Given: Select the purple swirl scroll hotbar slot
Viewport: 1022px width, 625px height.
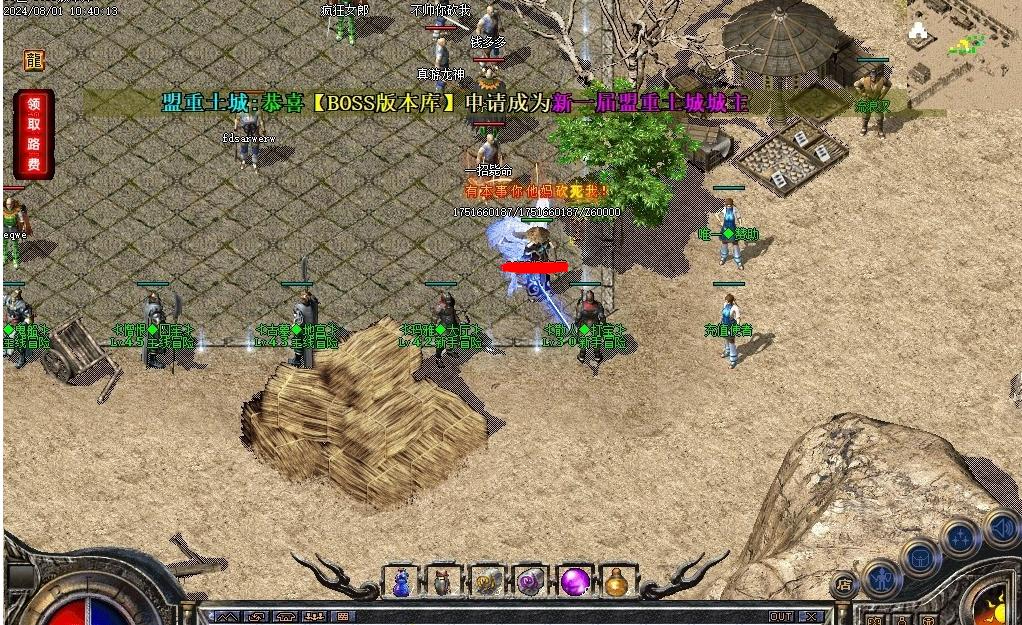Looking at the screenshot, I should coord(530,581).
